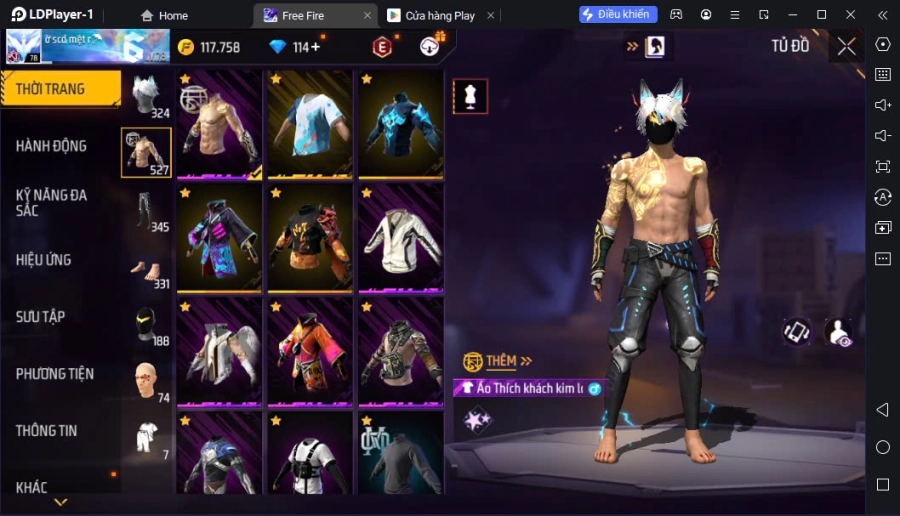Select the black mask subcategory with 188 items

[x=146, y=325]
